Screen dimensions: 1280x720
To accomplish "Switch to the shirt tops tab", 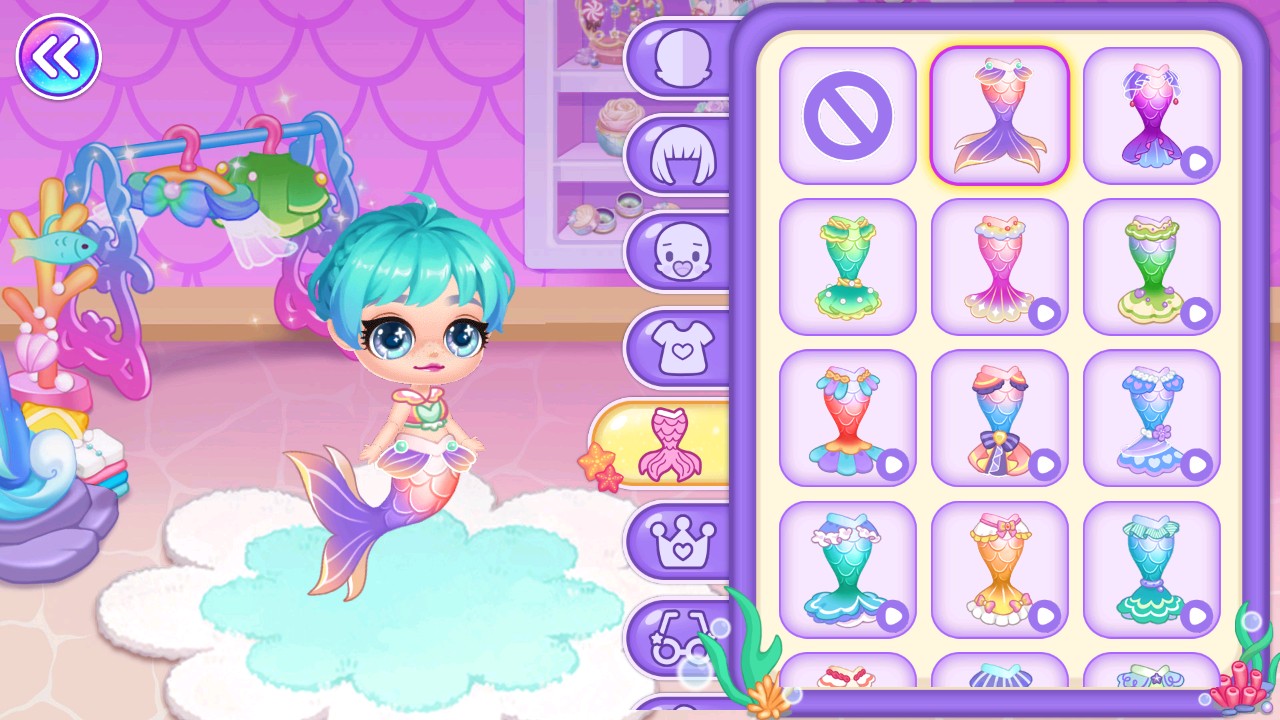I will (x=682, y=347).
